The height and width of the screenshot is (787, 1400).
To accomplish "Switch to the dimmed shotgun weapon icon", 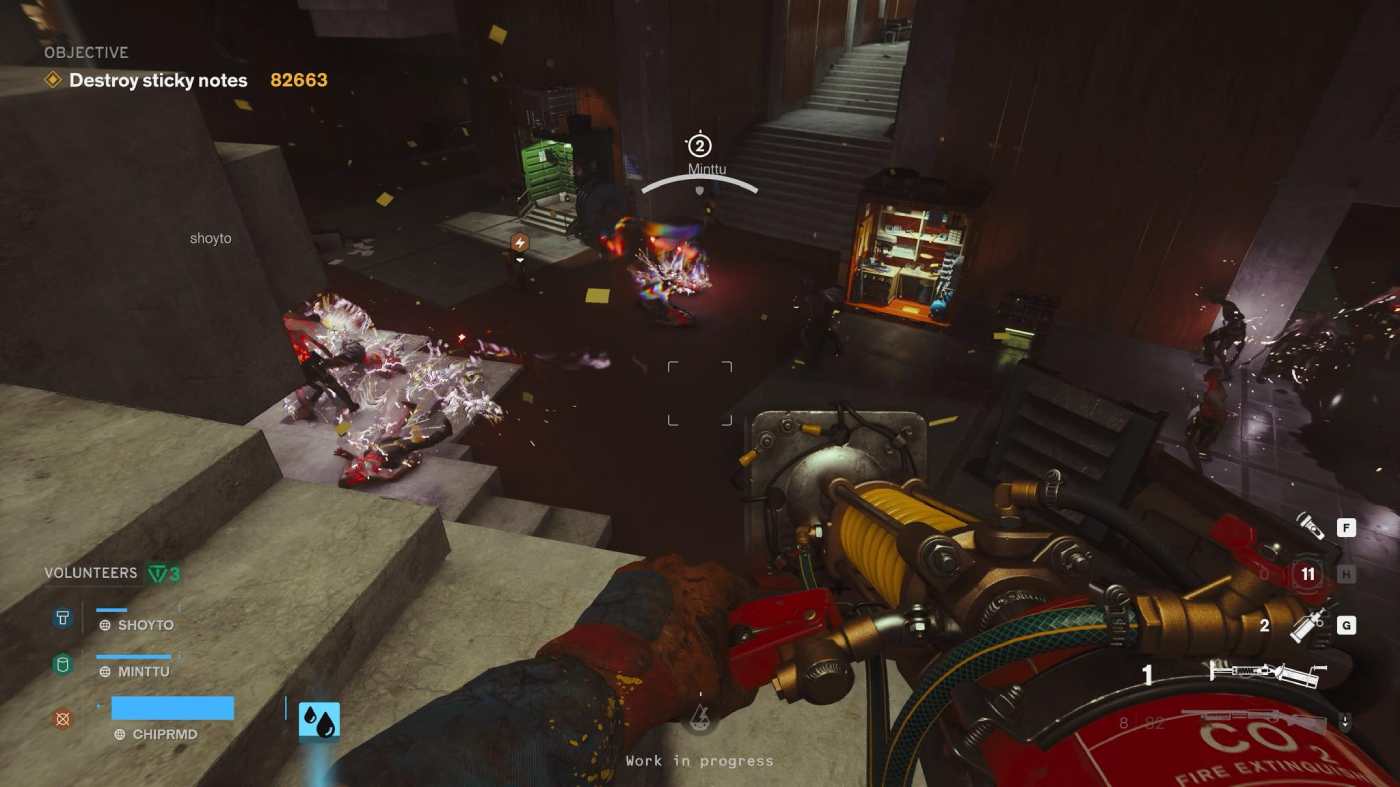I will (1260, 720).
